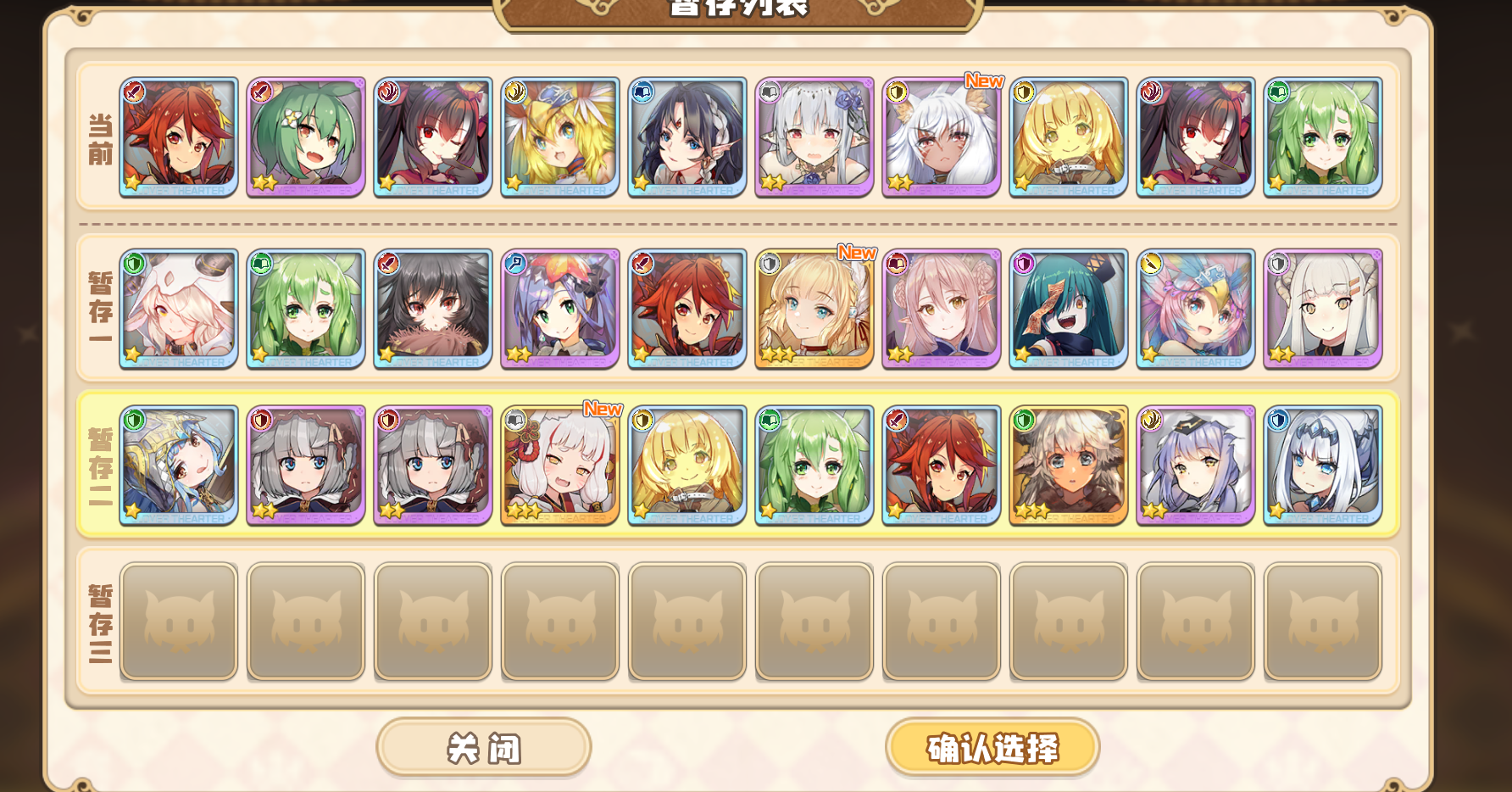Viewport: 1512px width, 792px height.
Task: Click the blue book class icon on the dark-haired elf
Action: (x=641, y=90)
